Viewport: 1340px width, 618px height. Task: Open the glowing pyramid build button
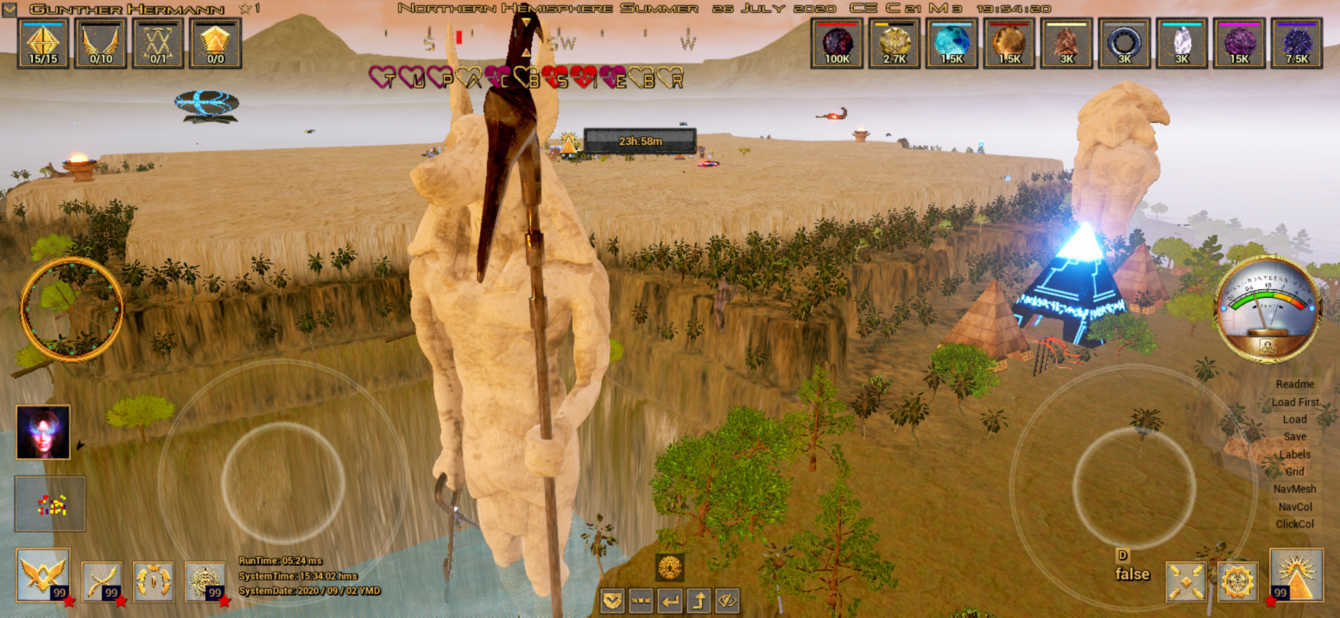click(x=1296, y=575)
